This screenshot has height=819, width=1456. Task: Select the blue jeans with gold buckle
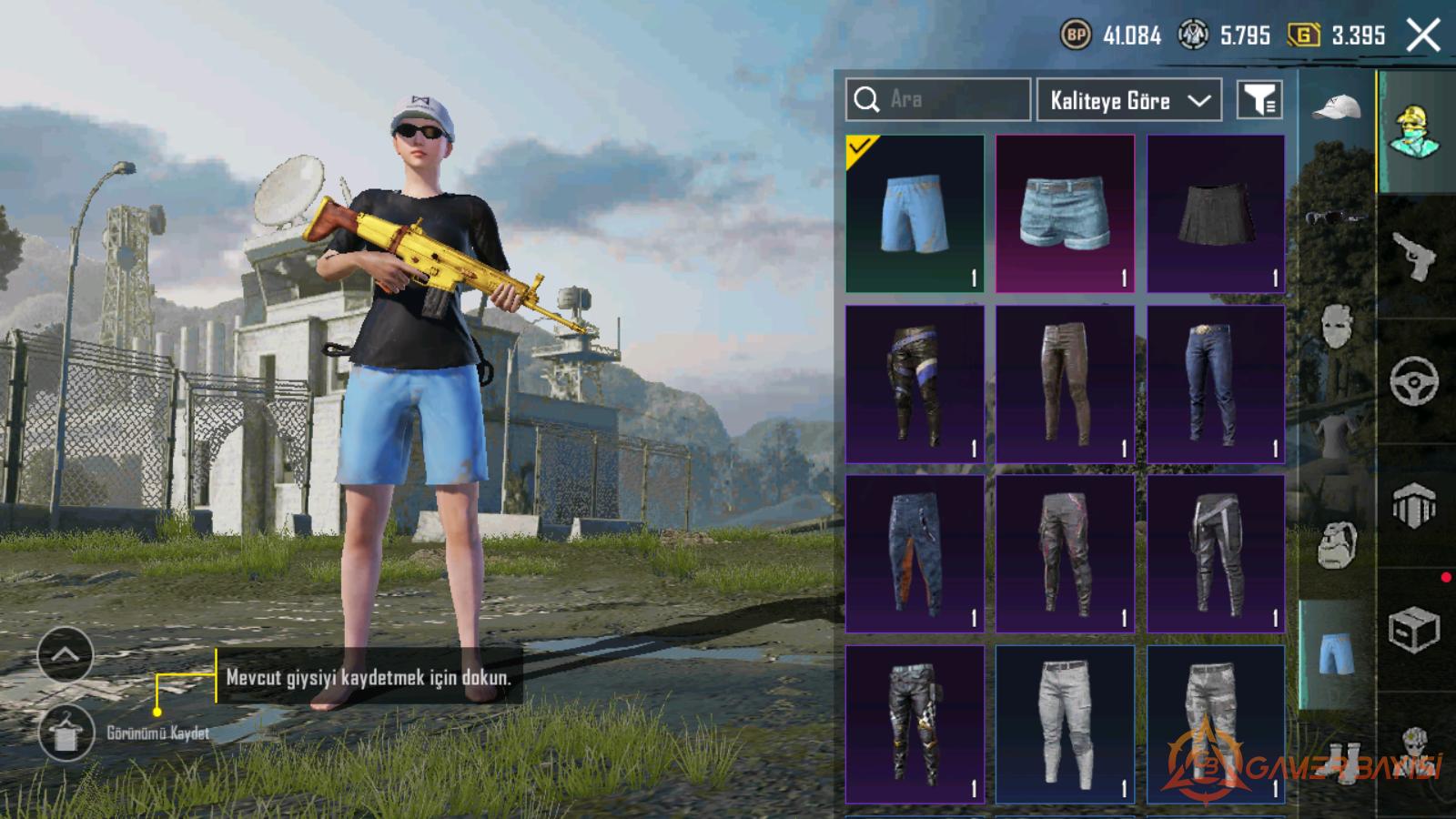[1216, 384]
